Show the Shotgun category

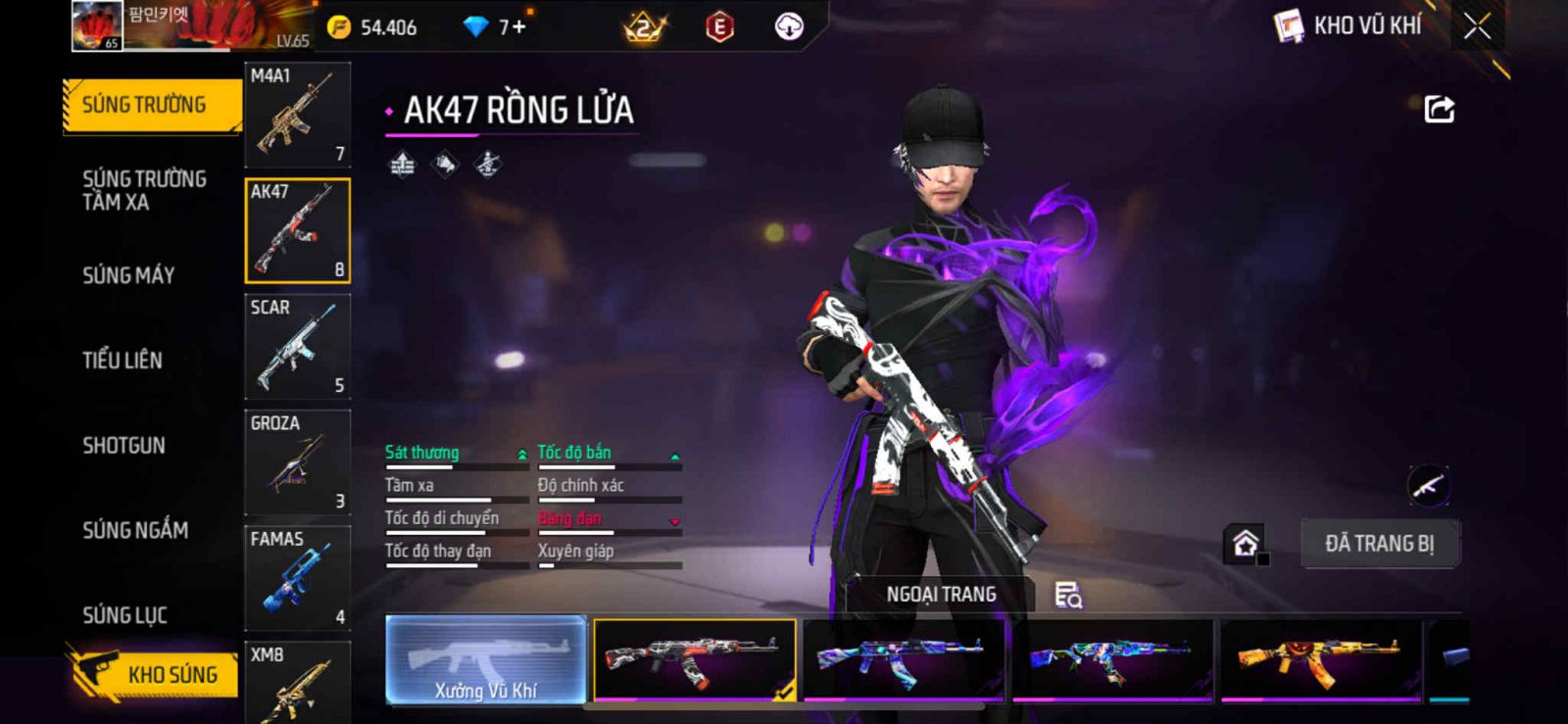tap(123, 446)
